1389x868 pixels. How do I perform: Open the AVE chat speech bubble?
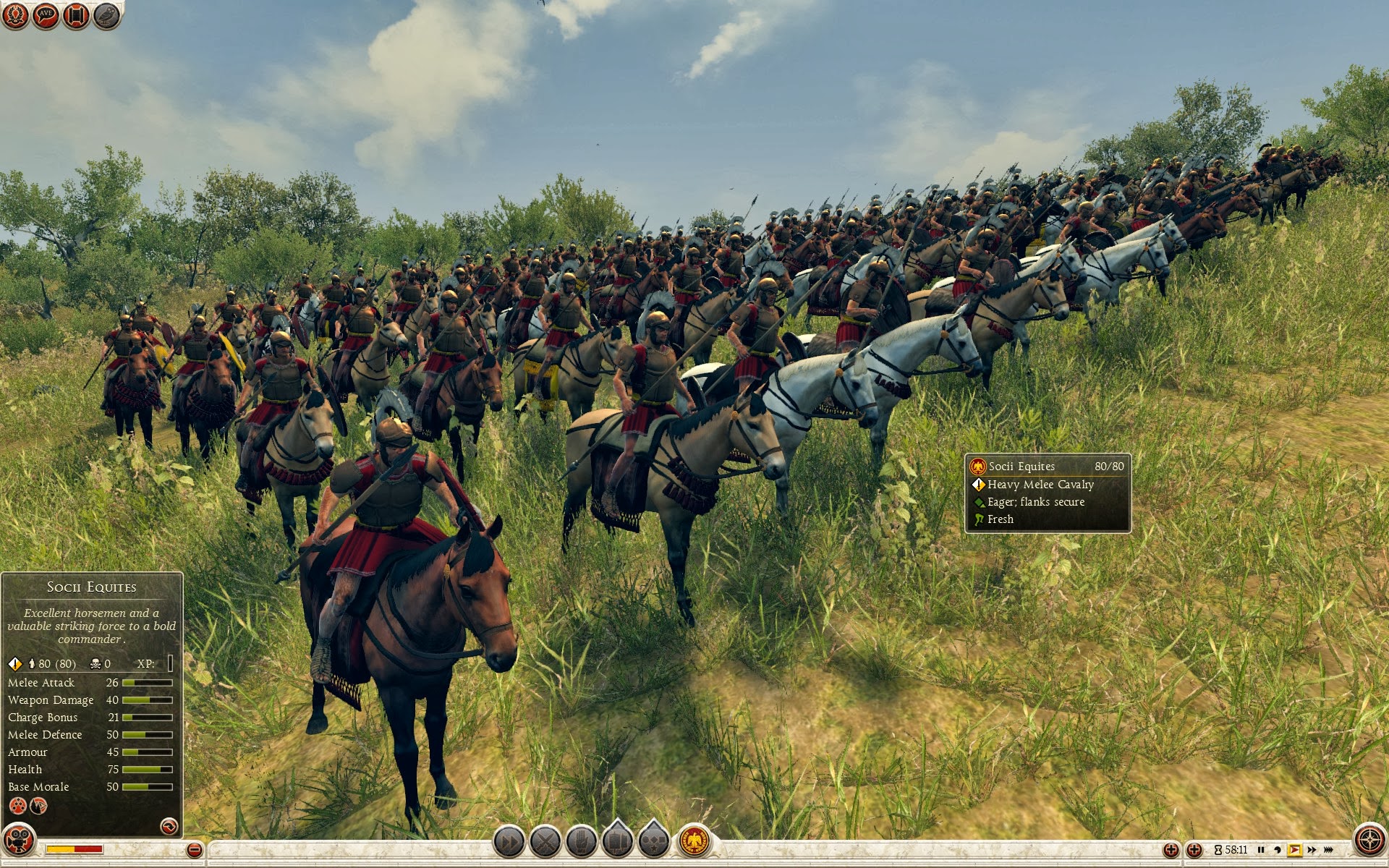(x=46, y=15)
